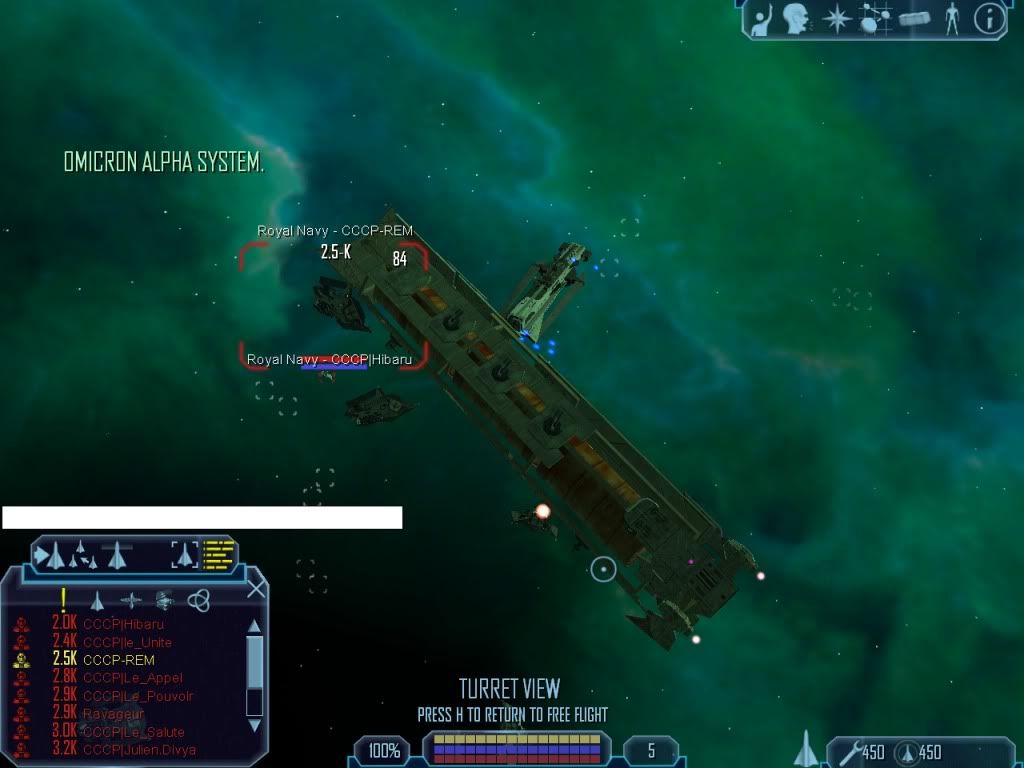Open the information card icon
The height and width of the screenshot is (768, 1024).
989,18
